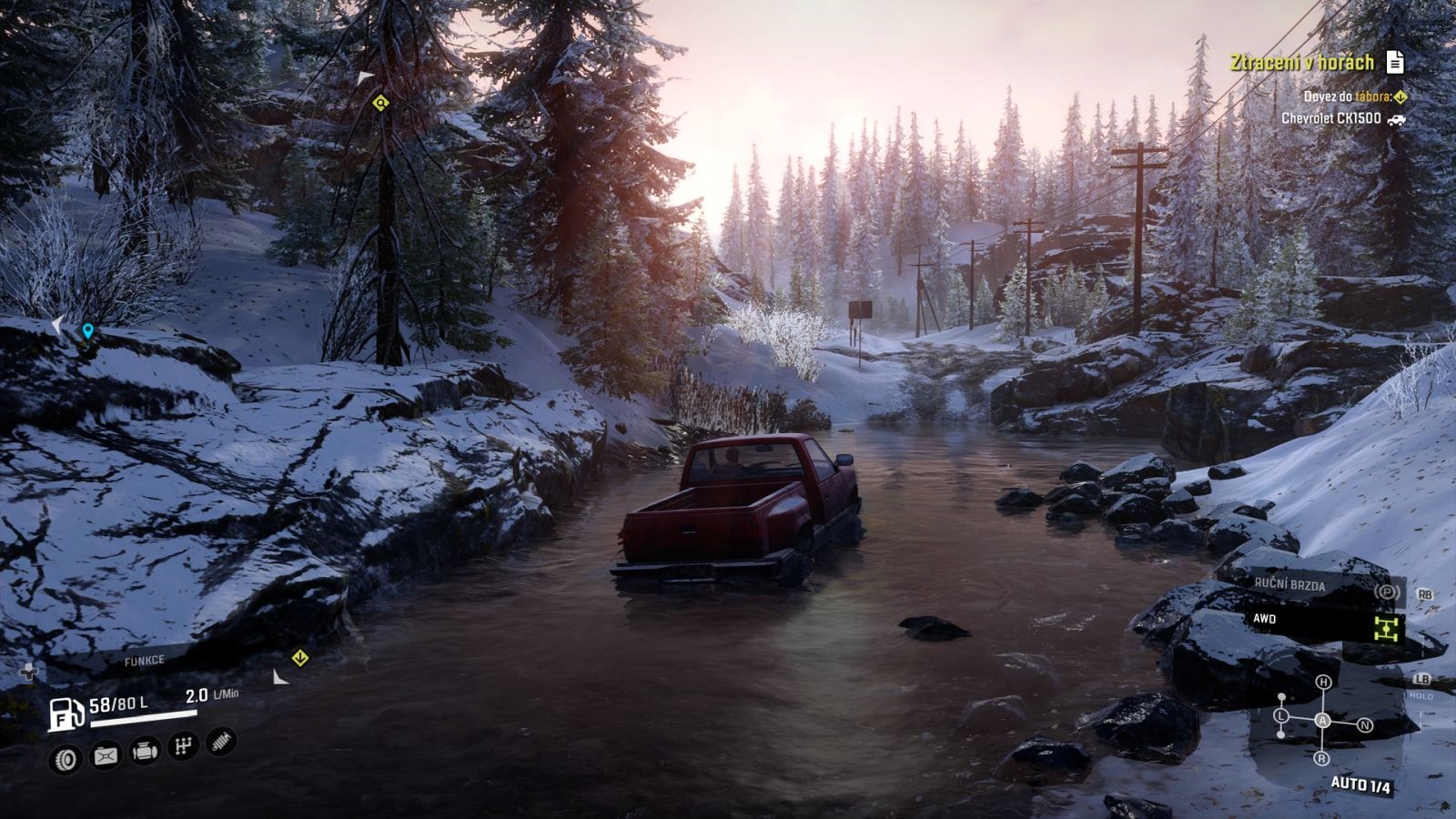Shift to the N neutral gear node
This screenshot has width=1456, height=819.
click(x=1364, y=725)
